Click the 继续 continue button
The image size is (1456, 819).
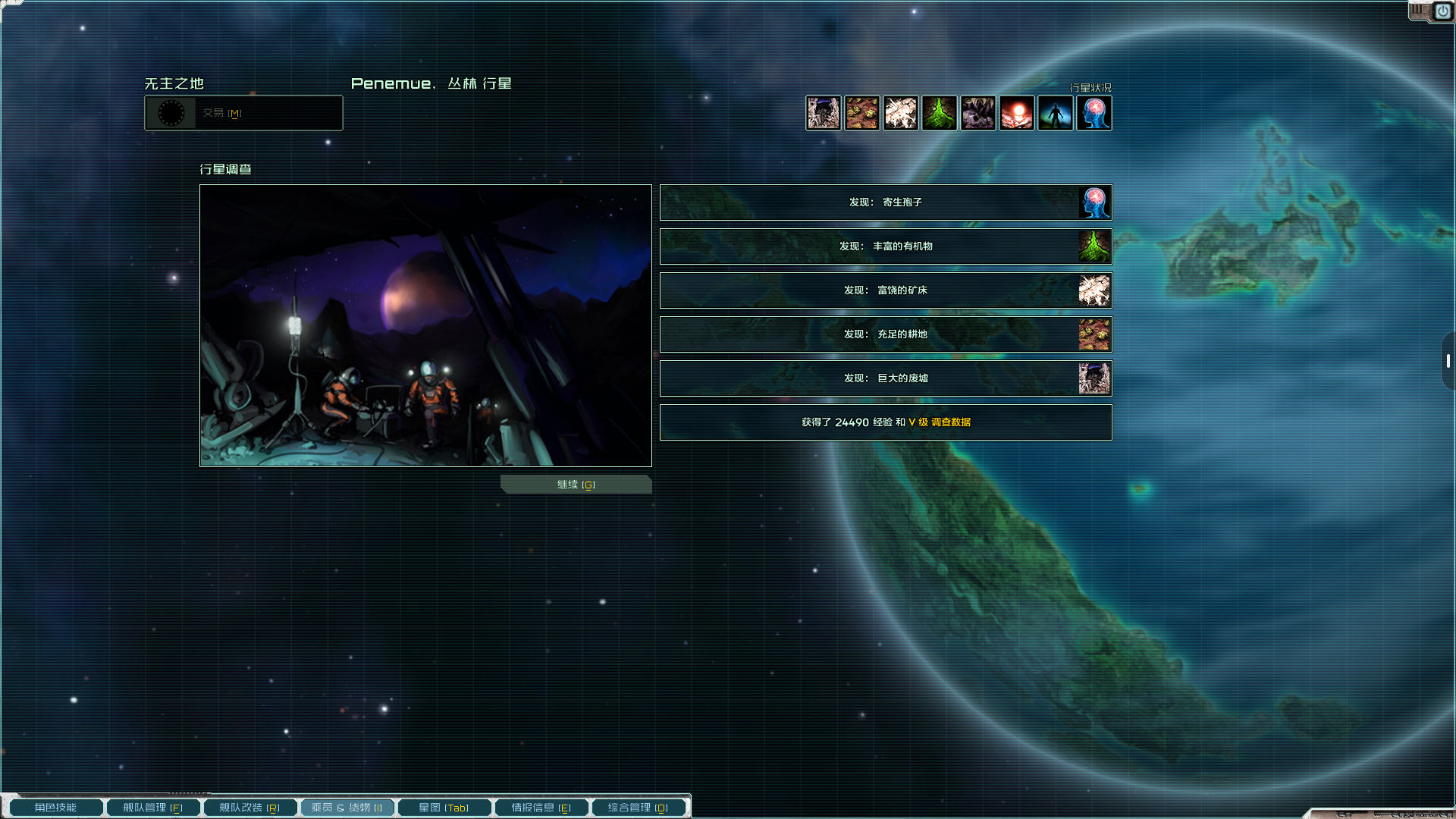pyautogui.click(x=576, y=485)
